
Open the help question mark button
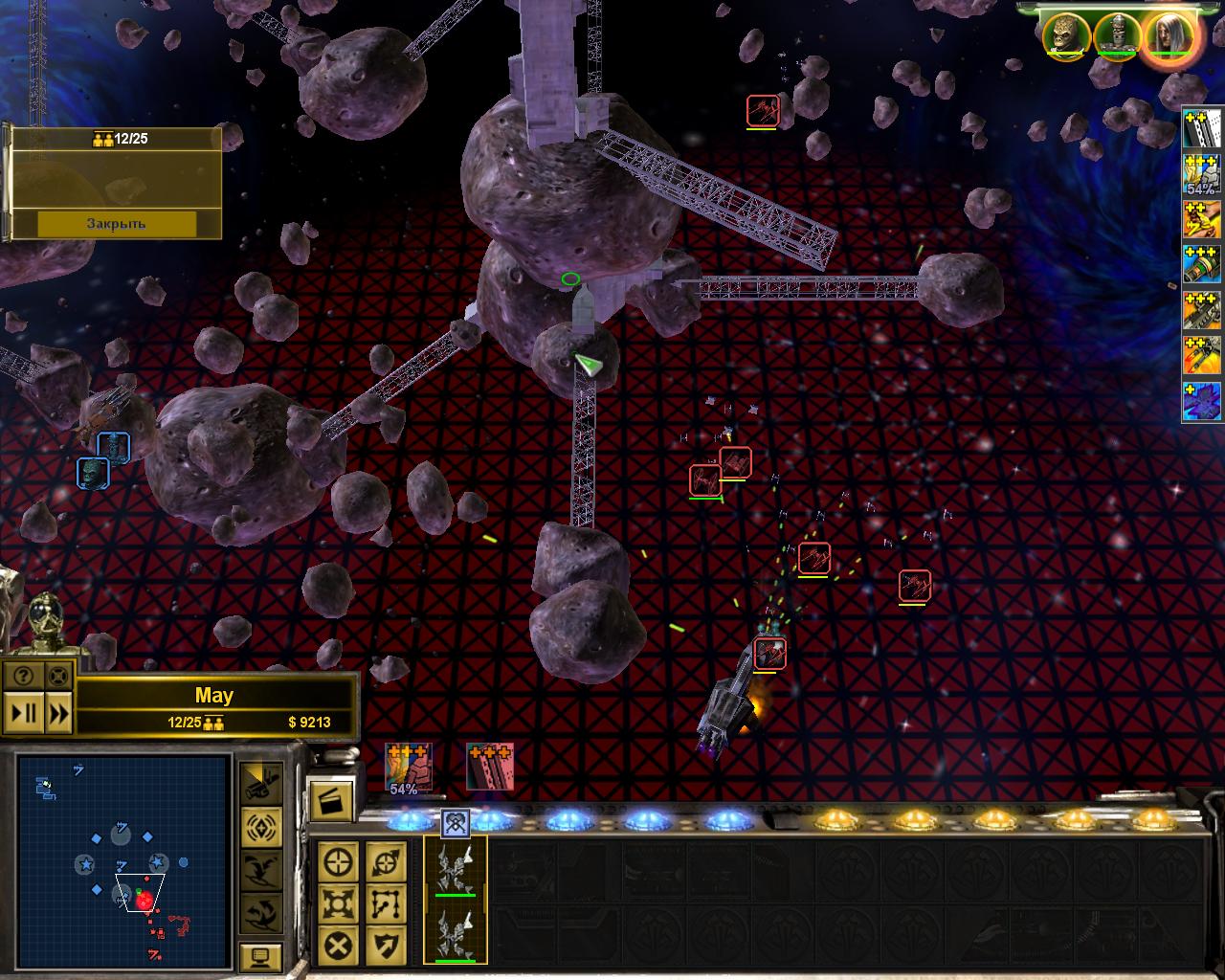(24, 677)
